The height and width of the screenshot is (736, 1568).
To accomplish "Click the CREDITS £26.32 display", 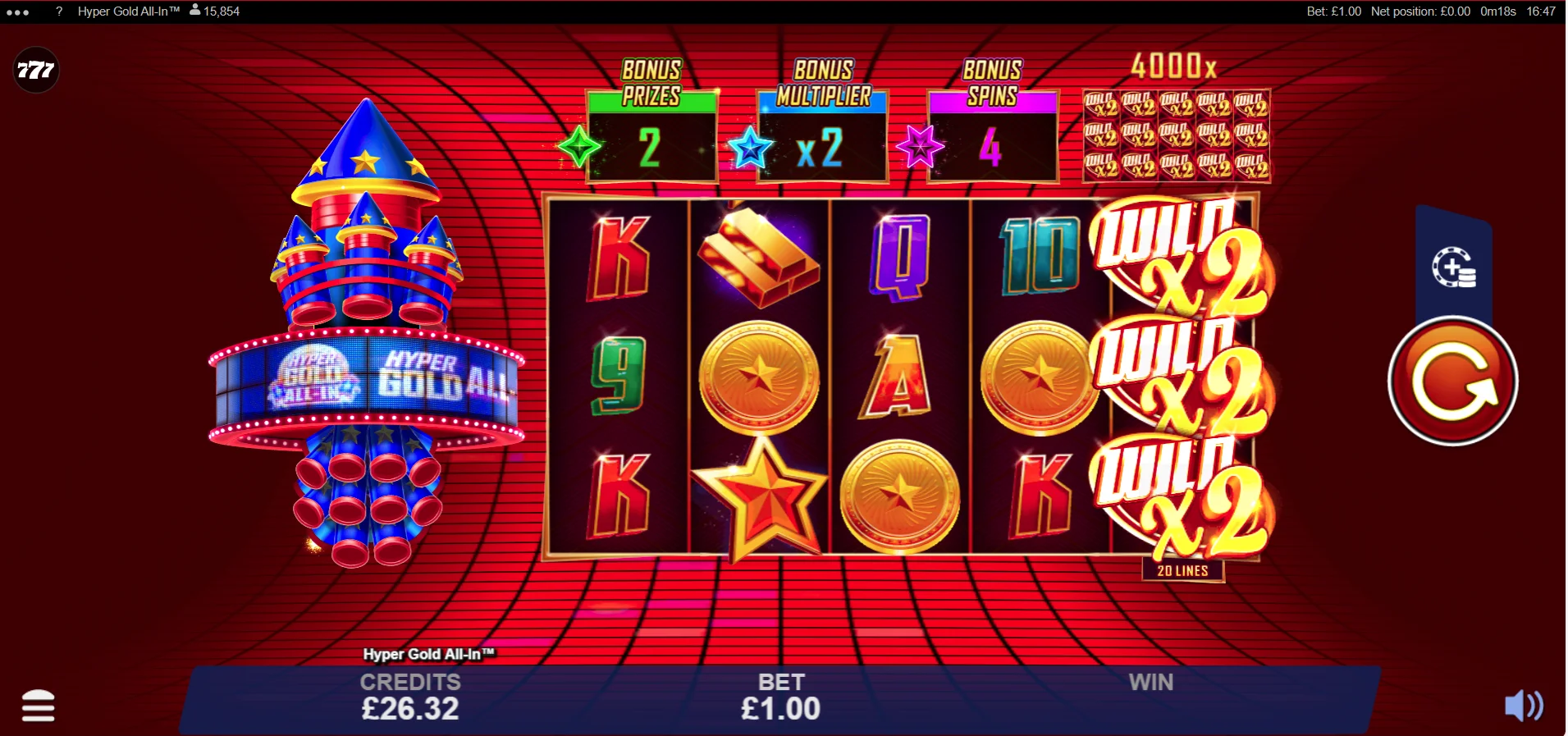I will click(412, 696).
